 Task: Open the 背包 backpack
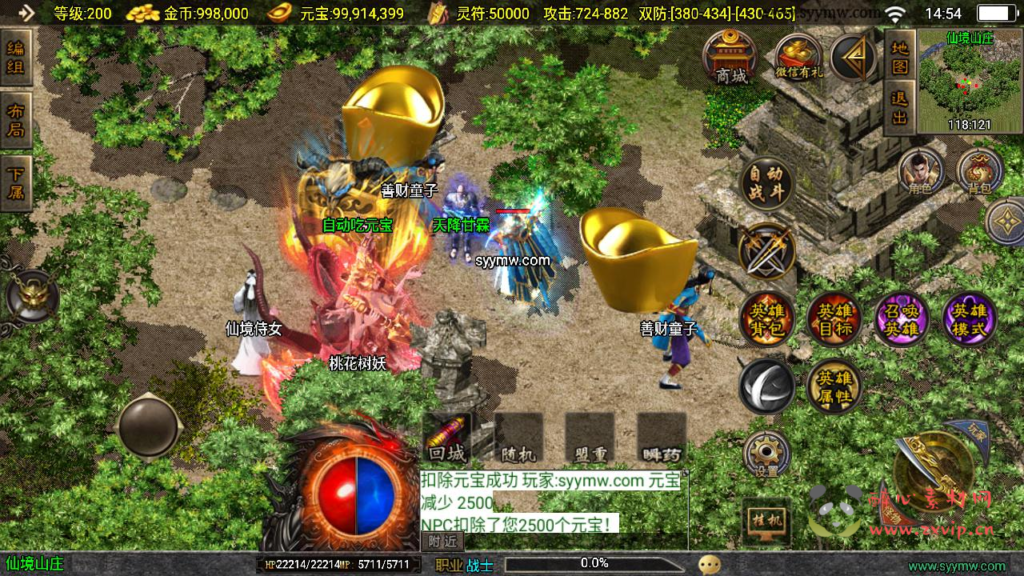[979, 172]
